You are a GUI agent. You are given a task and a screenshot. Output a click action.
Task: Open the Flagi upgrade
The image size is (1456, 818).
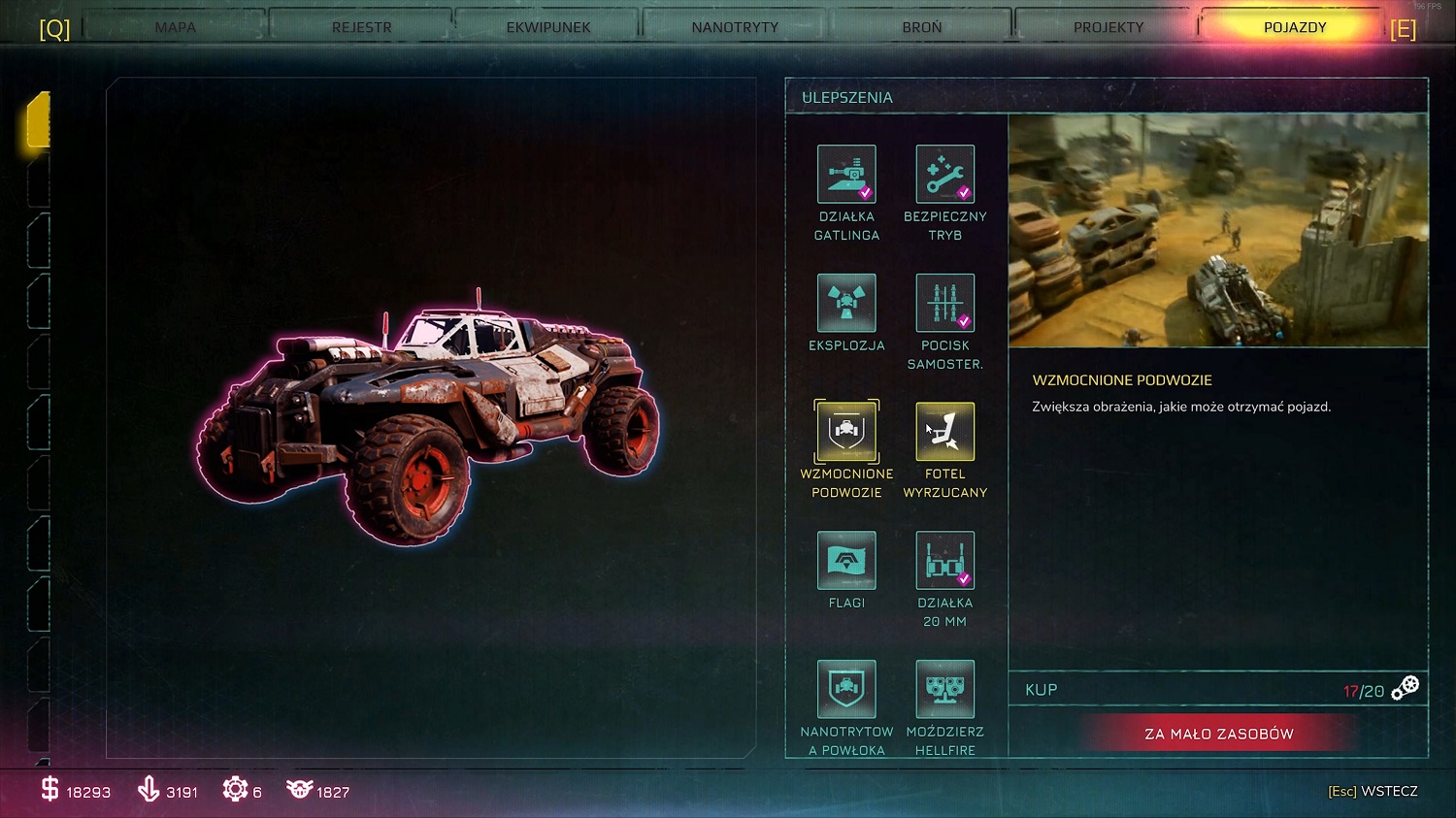pos(846,561)
